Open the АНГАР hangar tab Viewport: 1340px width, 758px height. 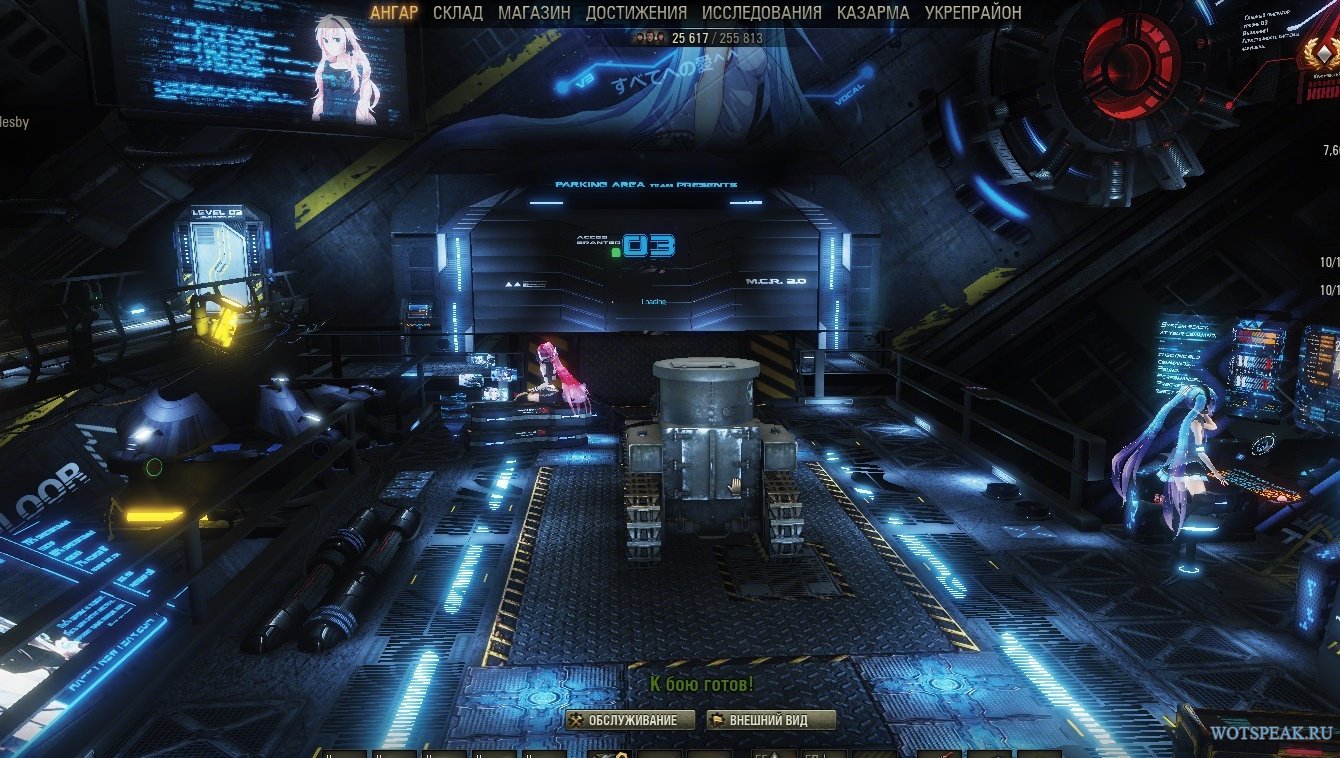tap(394, 13)
